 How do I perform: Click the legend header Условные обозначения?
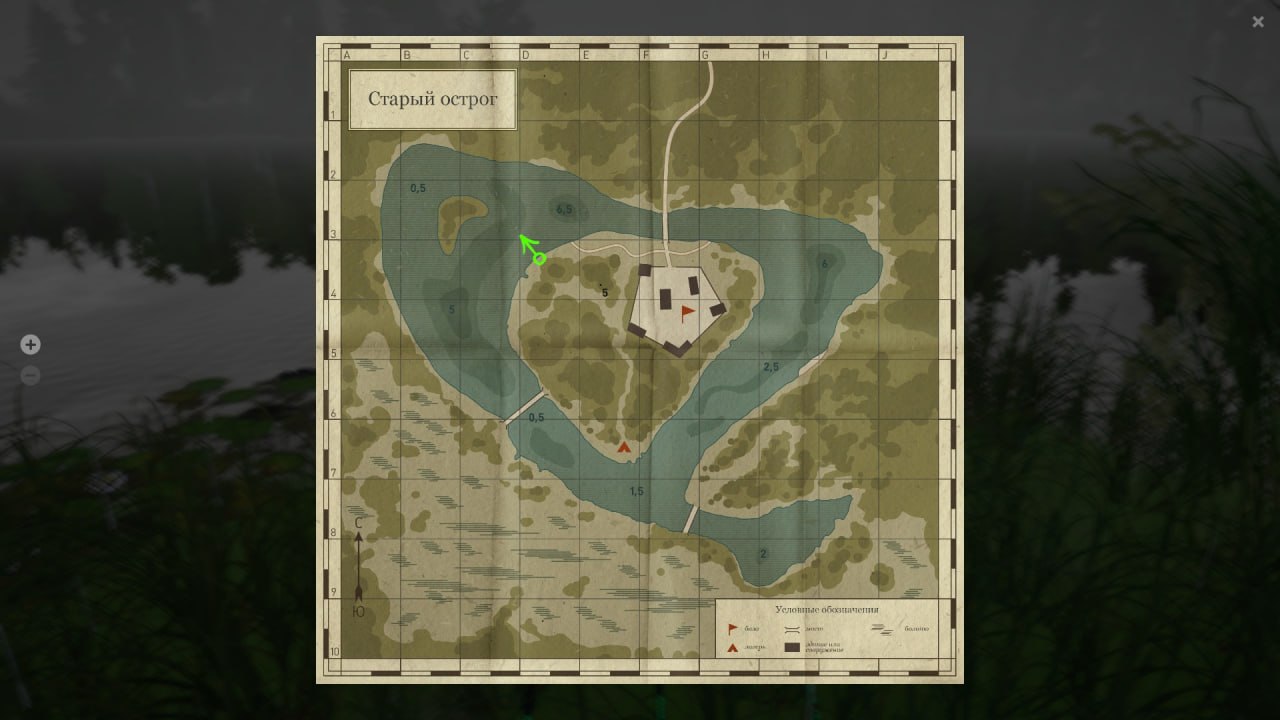827,607
